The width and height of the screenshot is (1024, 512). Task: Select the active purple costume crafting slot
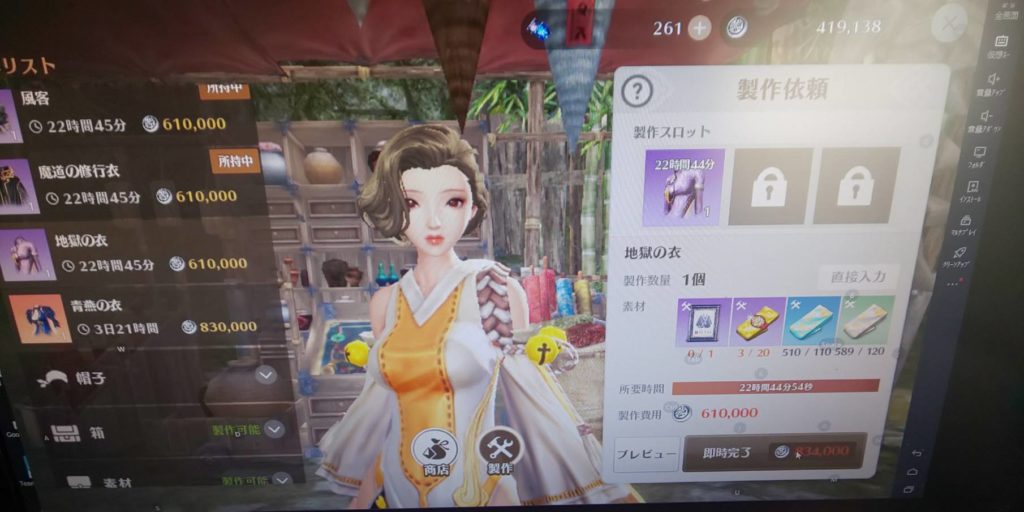tap(683, 186)
